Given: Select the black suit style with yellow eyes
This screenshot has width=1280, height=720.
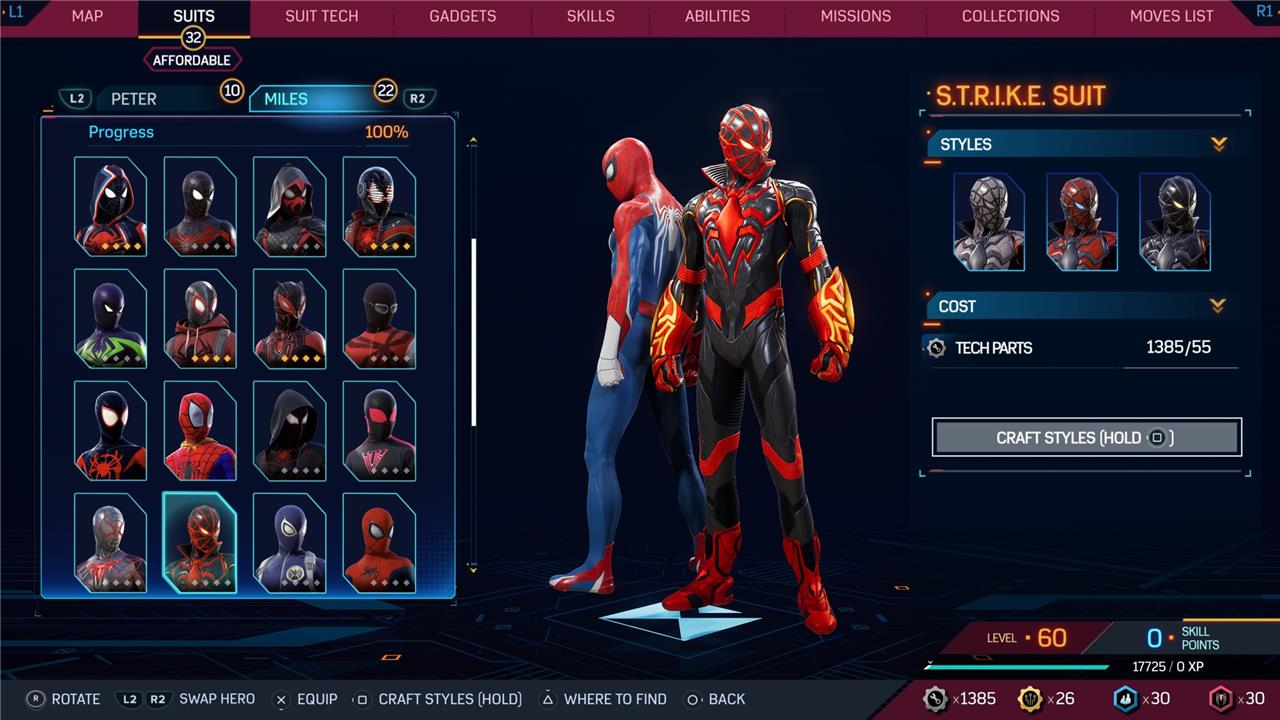Looking at the screenshot, I should 1174,221.
